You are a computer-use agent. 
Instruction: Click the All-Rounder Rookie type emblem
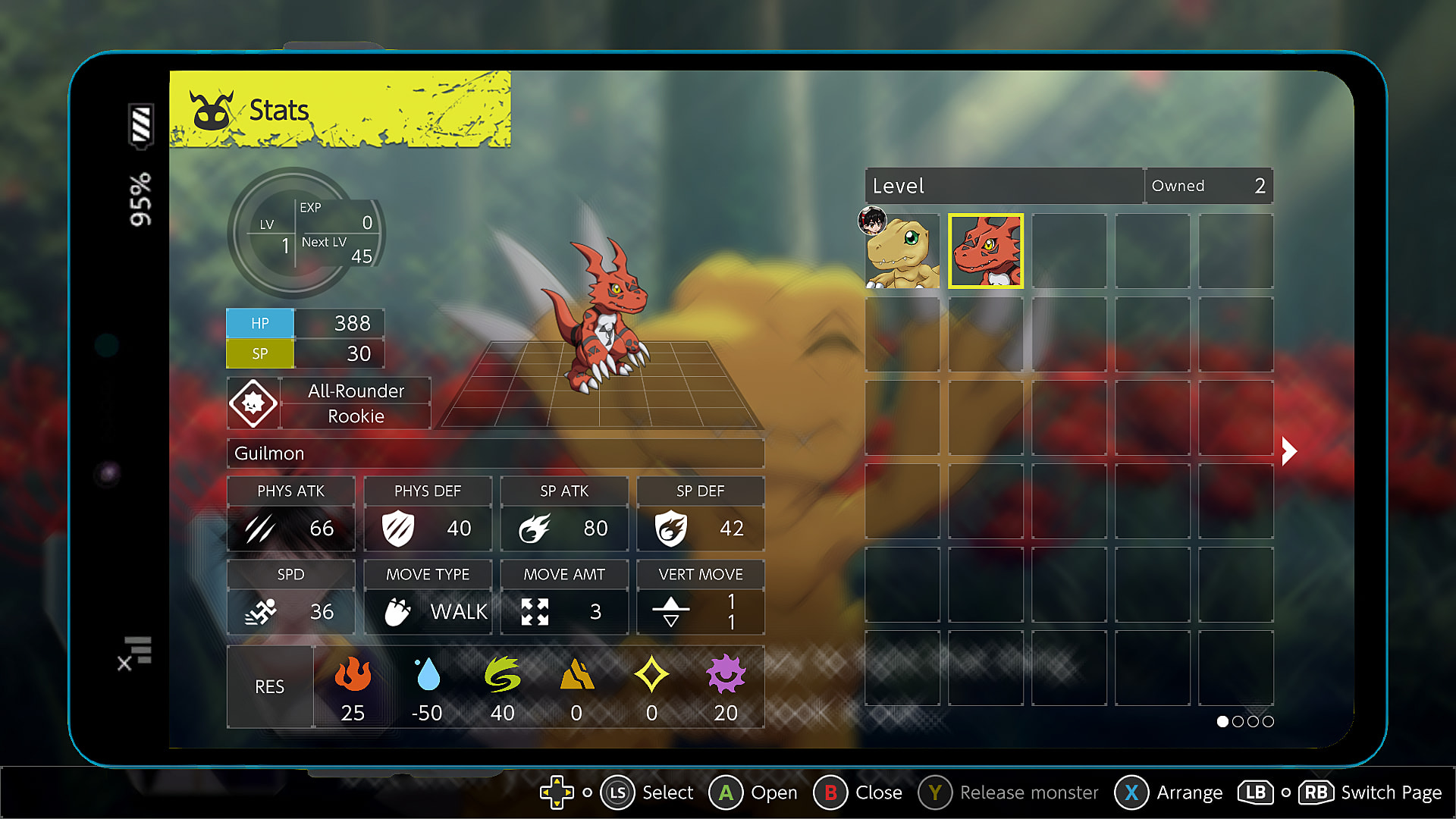tap(253, 403)
